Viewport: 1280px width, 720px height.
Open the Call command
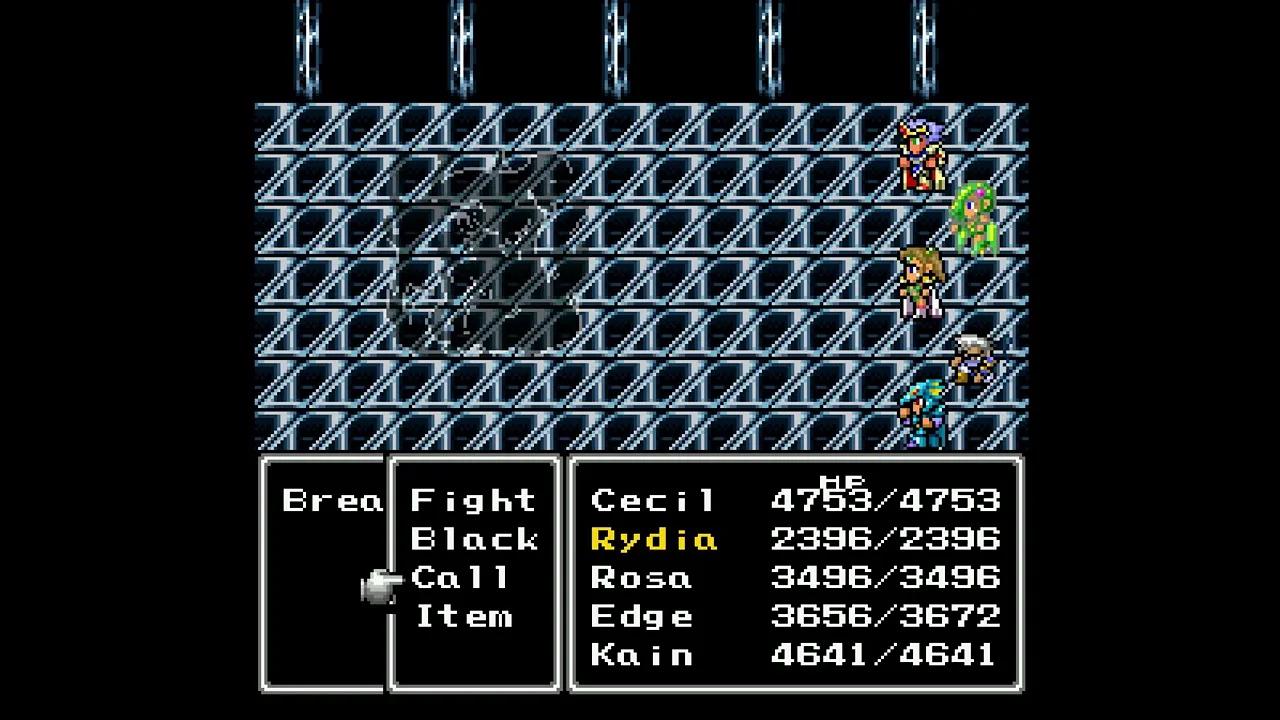(x=461, y=578)
